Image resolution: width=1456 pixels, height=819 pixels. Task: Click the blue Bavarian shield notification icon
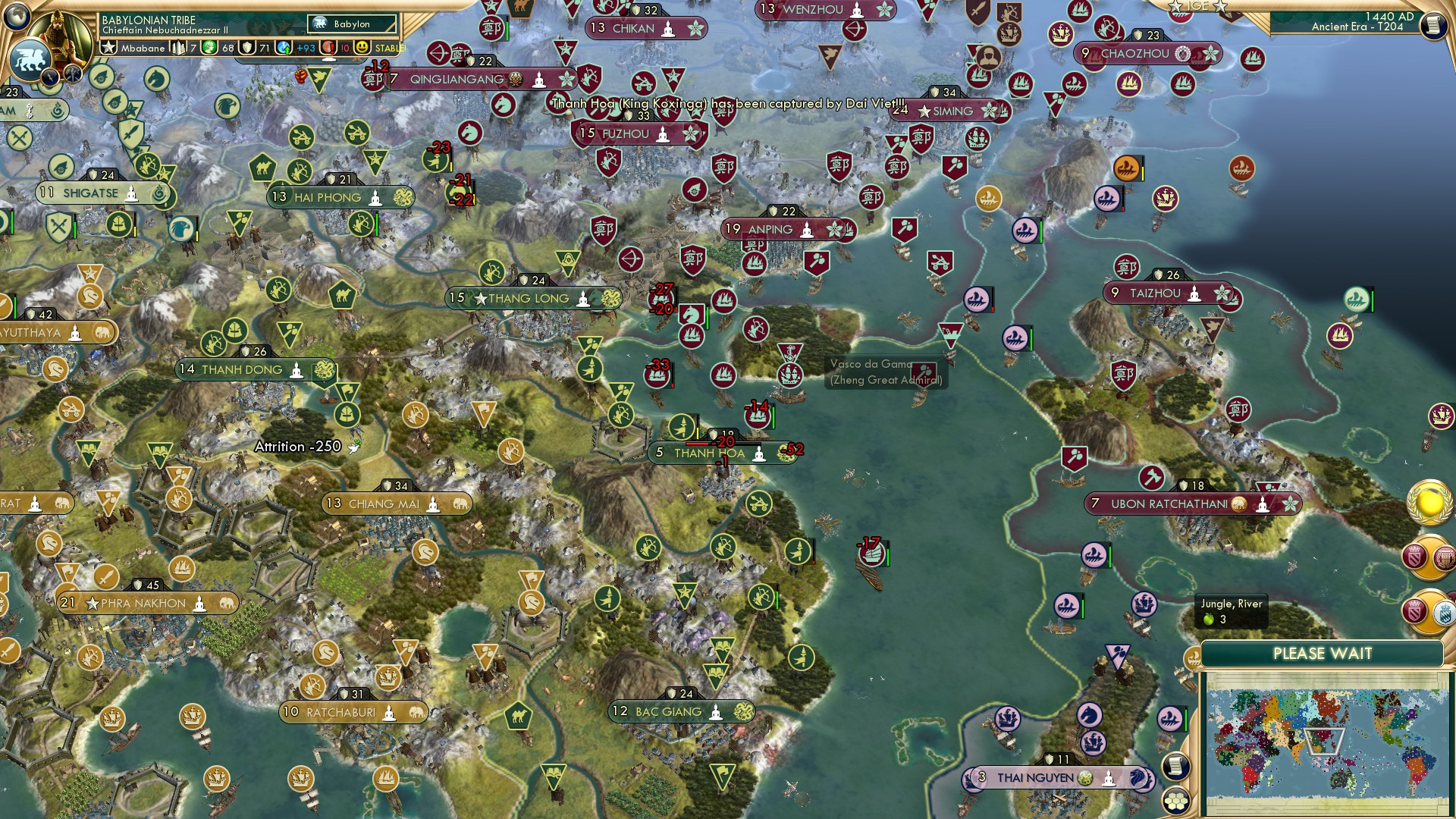(1444, 612)
